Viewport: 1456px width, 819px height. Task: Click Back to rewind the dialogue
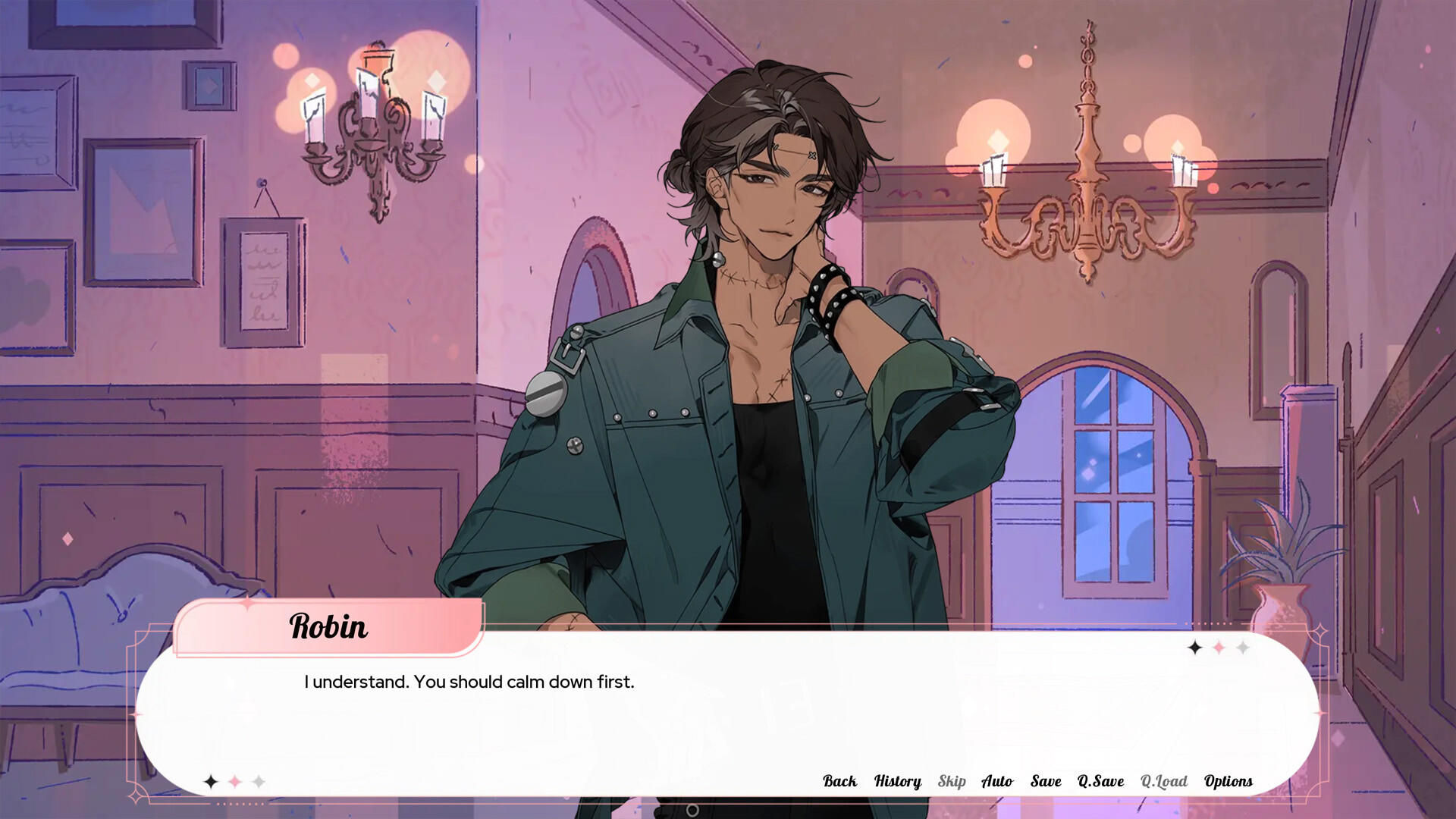point(840,781)
